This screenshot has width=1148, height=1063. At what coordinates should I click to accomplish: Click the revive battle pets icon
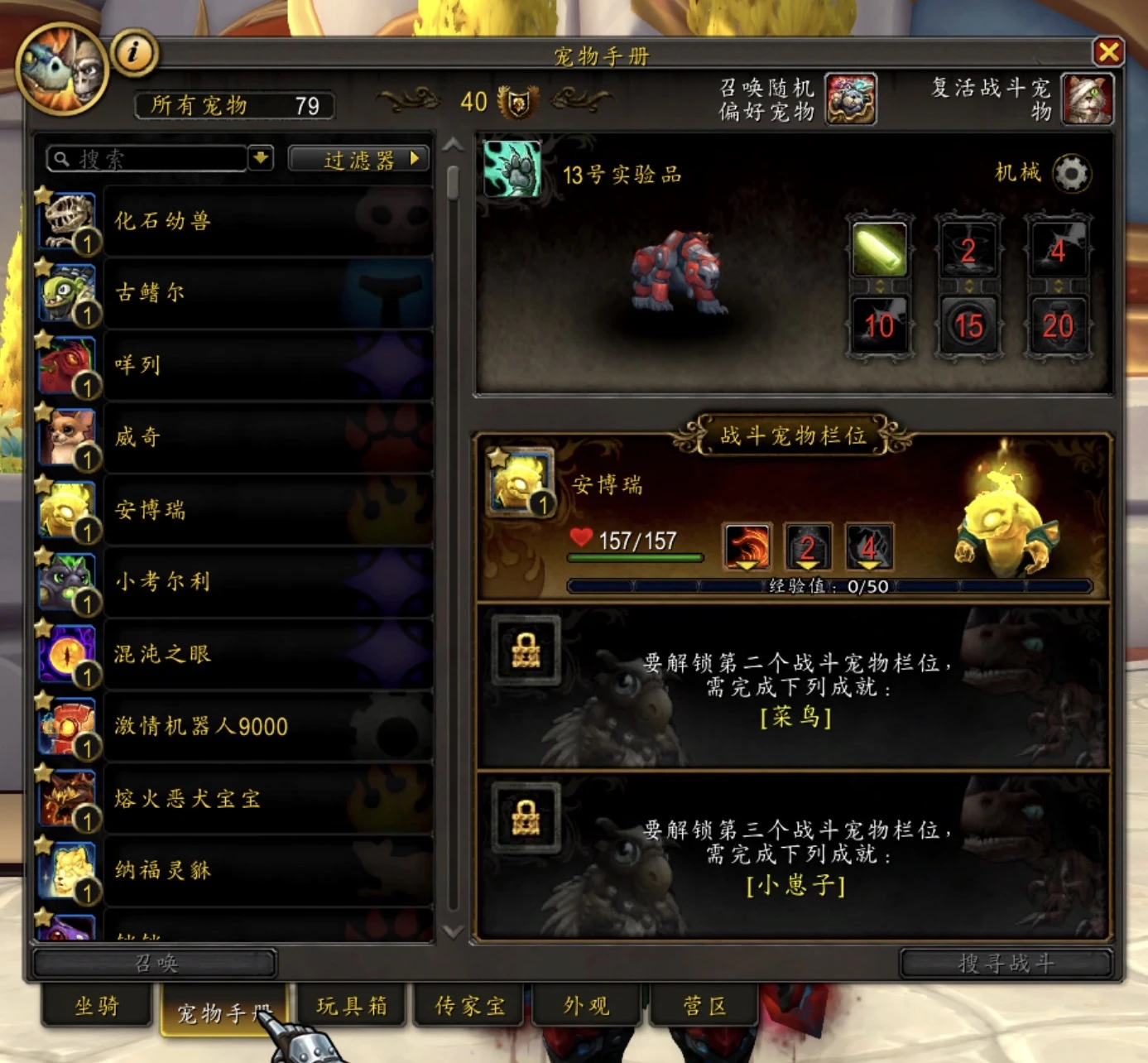pyautogui.click(x=1088, y=99)
